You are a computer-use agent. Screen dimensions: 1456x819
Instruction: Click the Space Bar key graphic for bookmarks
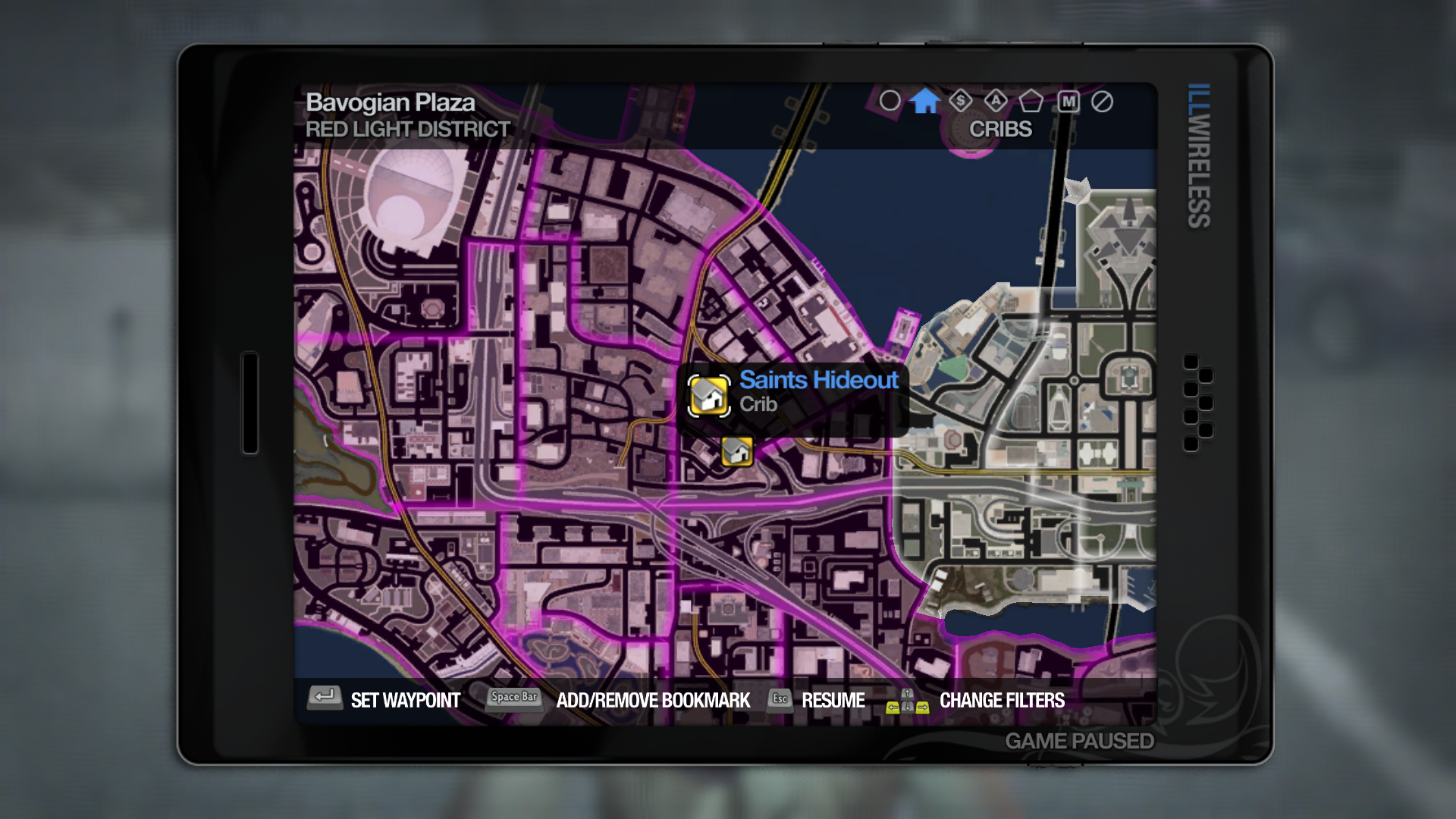coord(513,696)
